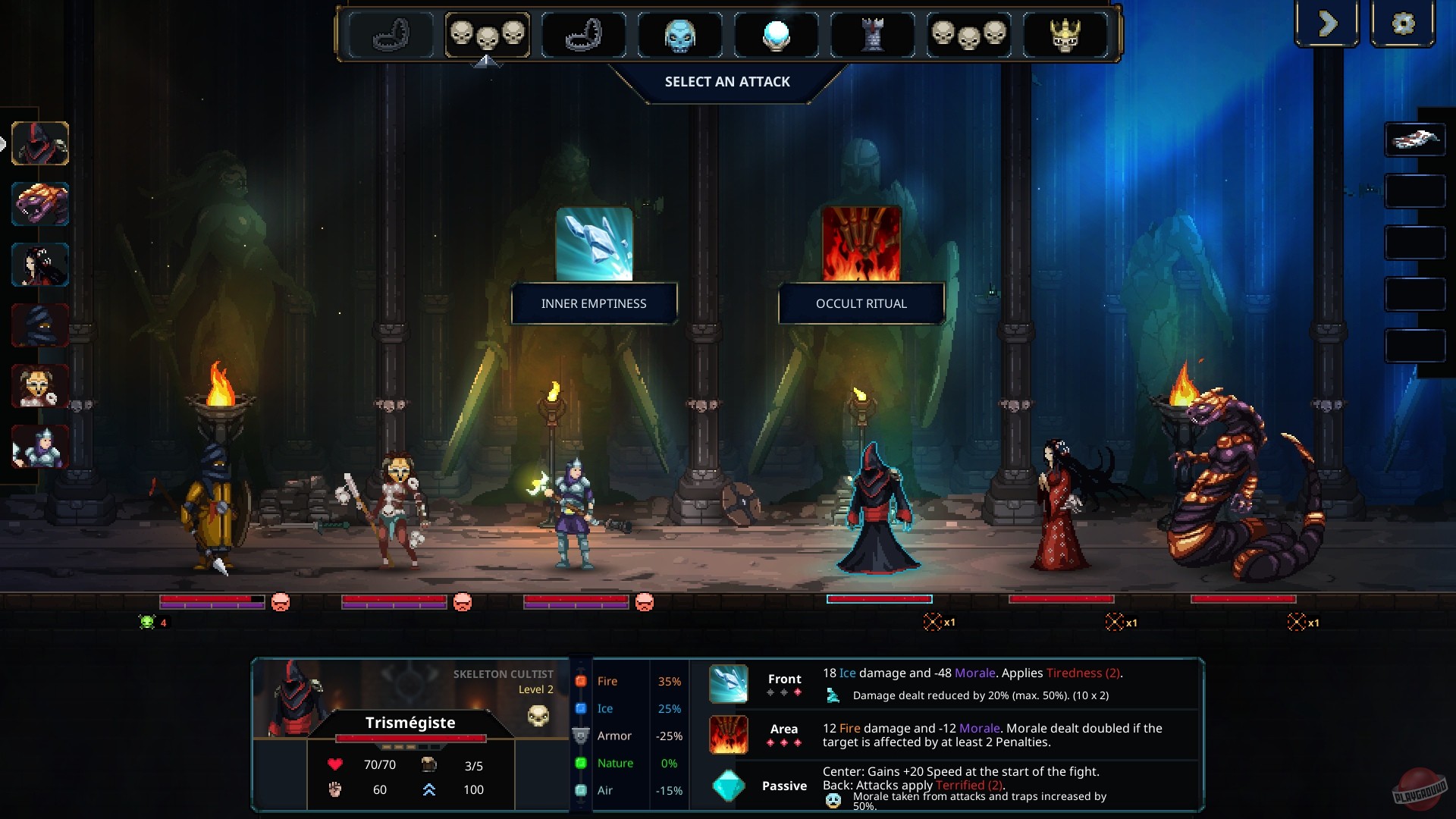The width and height of the screenshot is (1456, 819).
Task: Select the serpent portrait in the left sidebar
Action: [x=39, y=203]
